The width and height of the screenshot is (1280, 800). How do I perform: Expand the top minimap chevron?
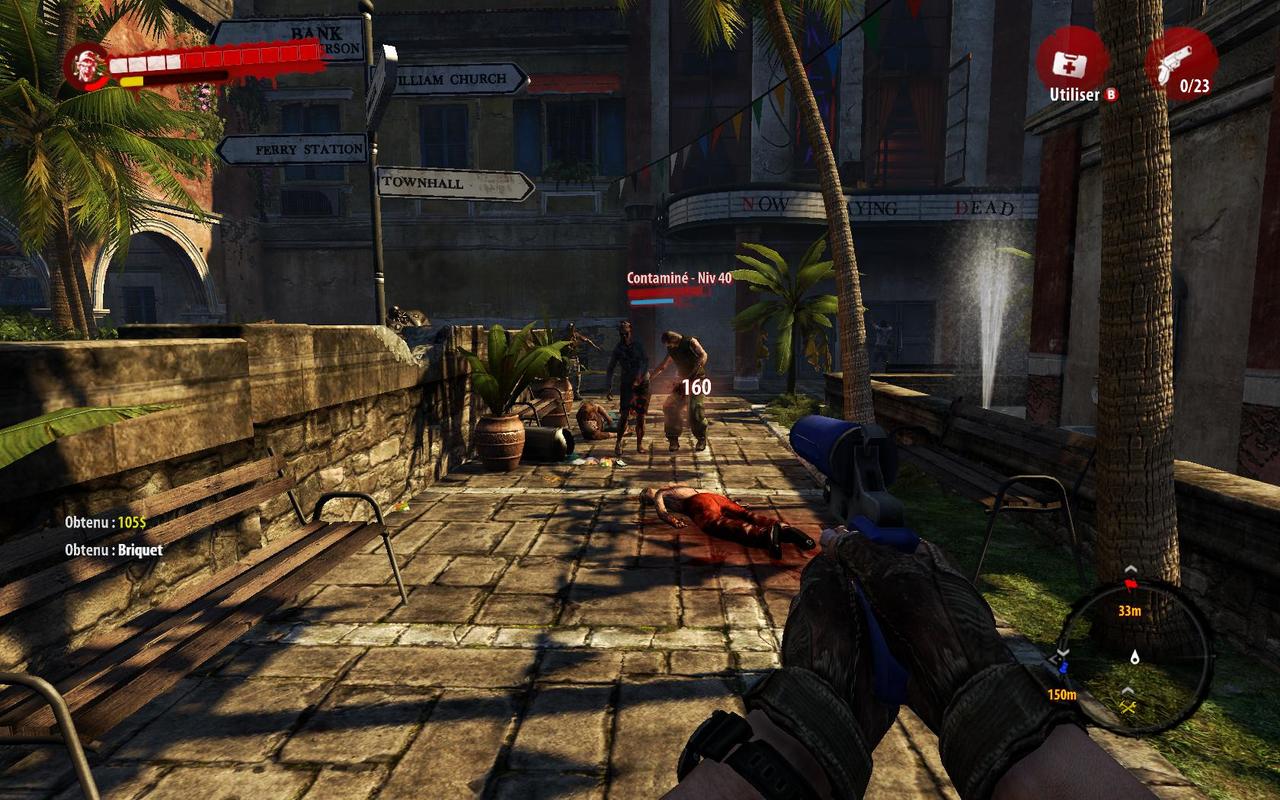point(1131,570)
